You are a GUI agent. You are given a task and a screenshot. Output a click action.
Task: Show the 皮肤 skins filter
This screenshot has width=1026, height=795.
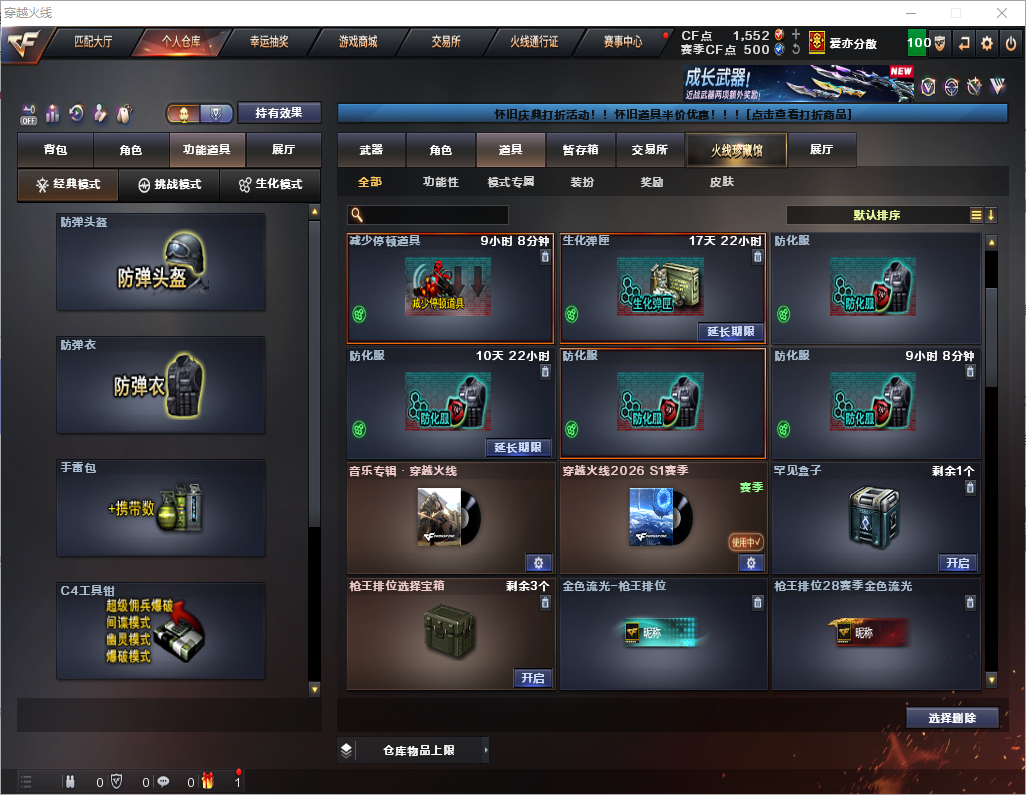(721, 182)
